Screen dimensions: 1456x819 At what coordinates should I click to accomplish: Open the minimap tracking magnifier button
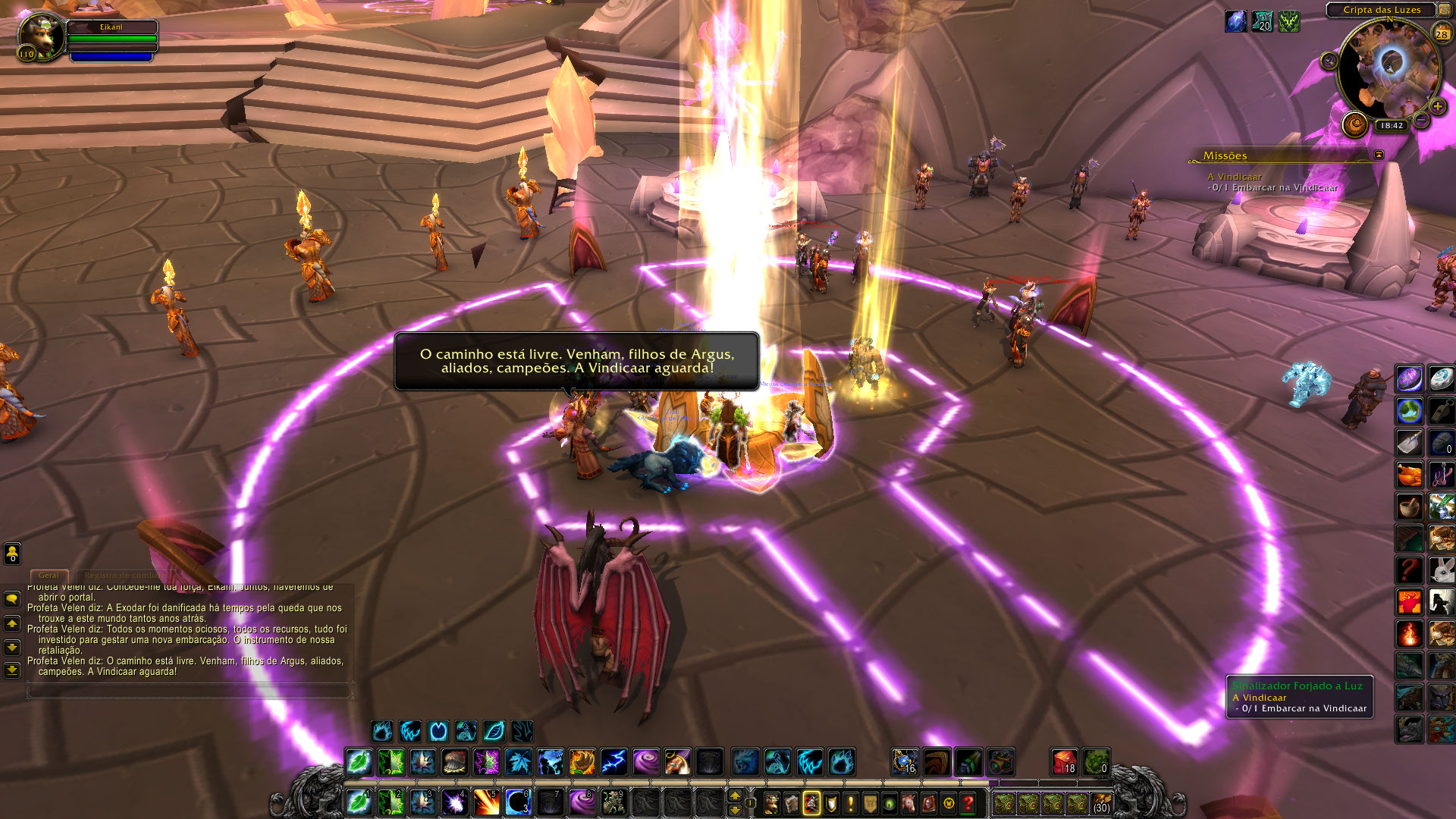1329,61
